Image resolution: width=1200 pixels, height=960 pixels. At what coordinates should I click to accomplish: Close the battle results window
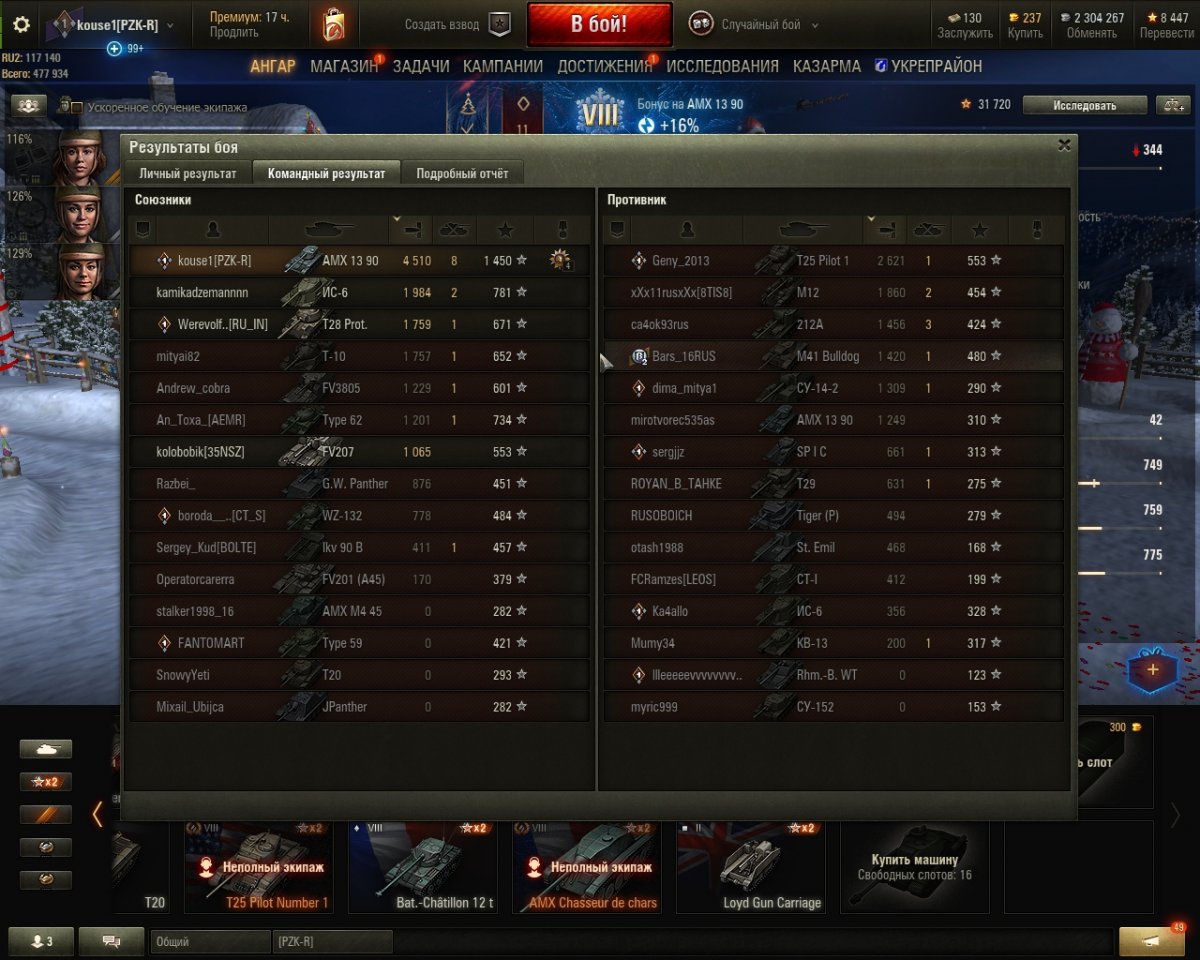[1064, 145]
